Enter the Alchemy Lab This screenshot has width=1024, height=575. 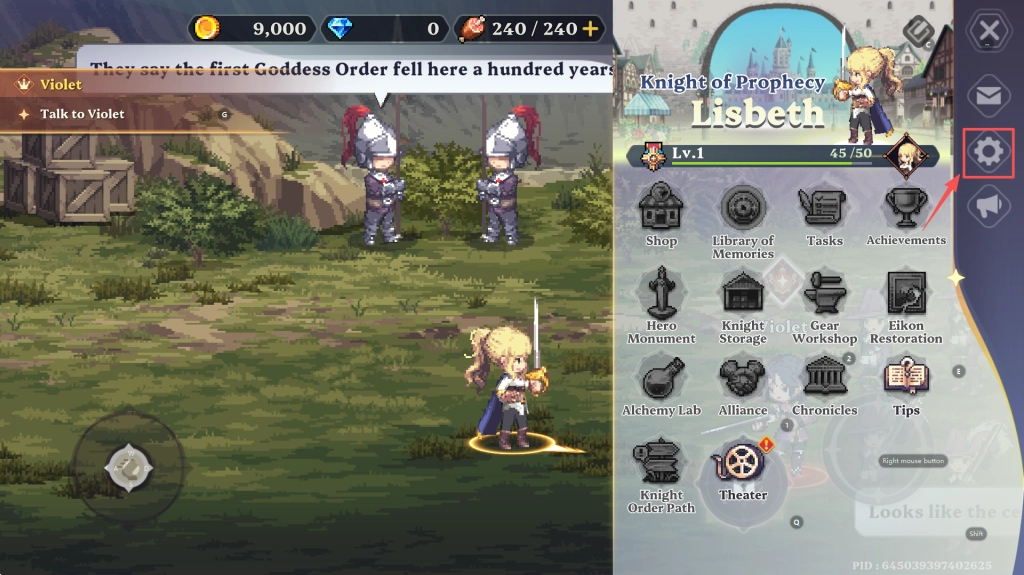[x=661, y=380]
